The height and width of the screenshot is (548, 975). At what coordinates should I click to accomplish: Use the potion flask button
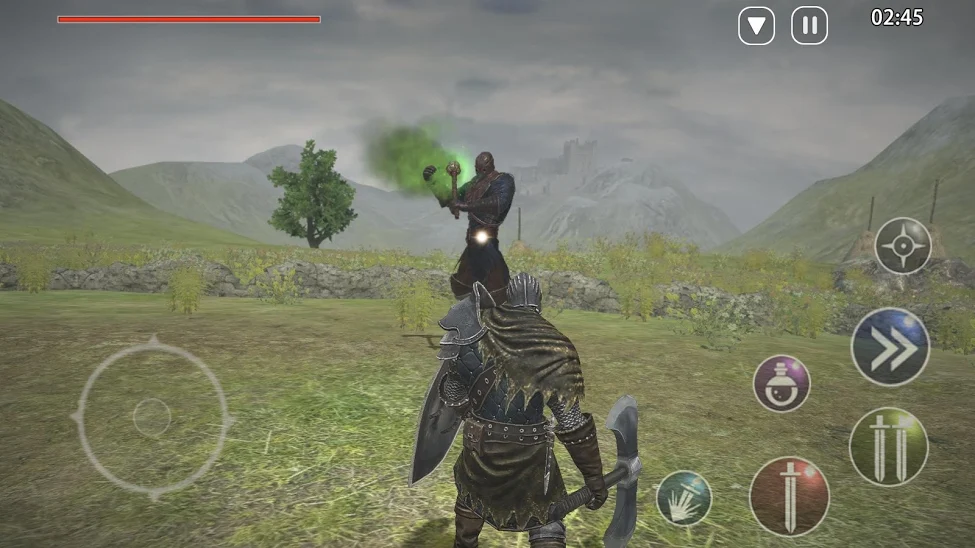(781, 383)
